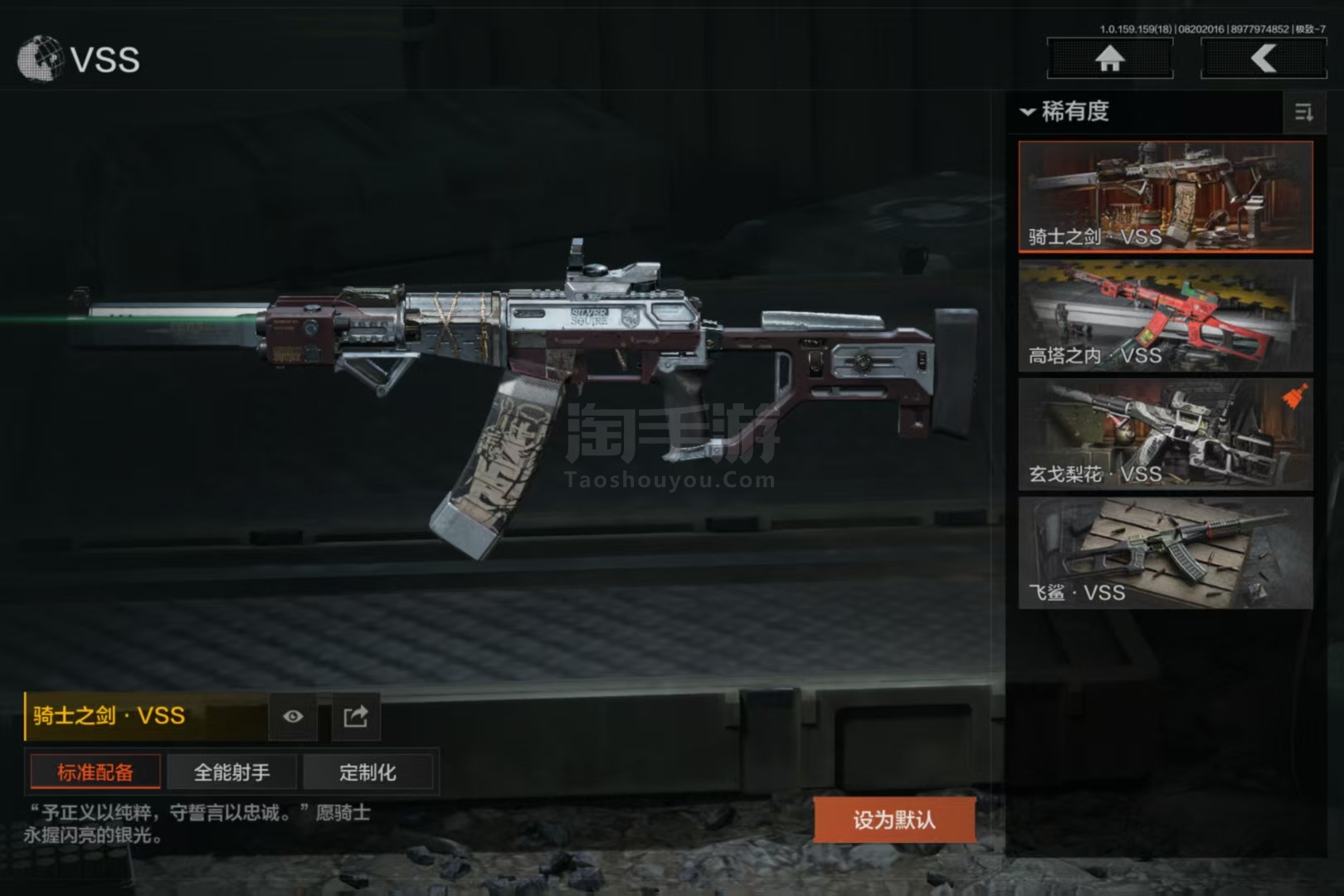Click the eye preview icon
The image size is (1344, 896).
293,717
